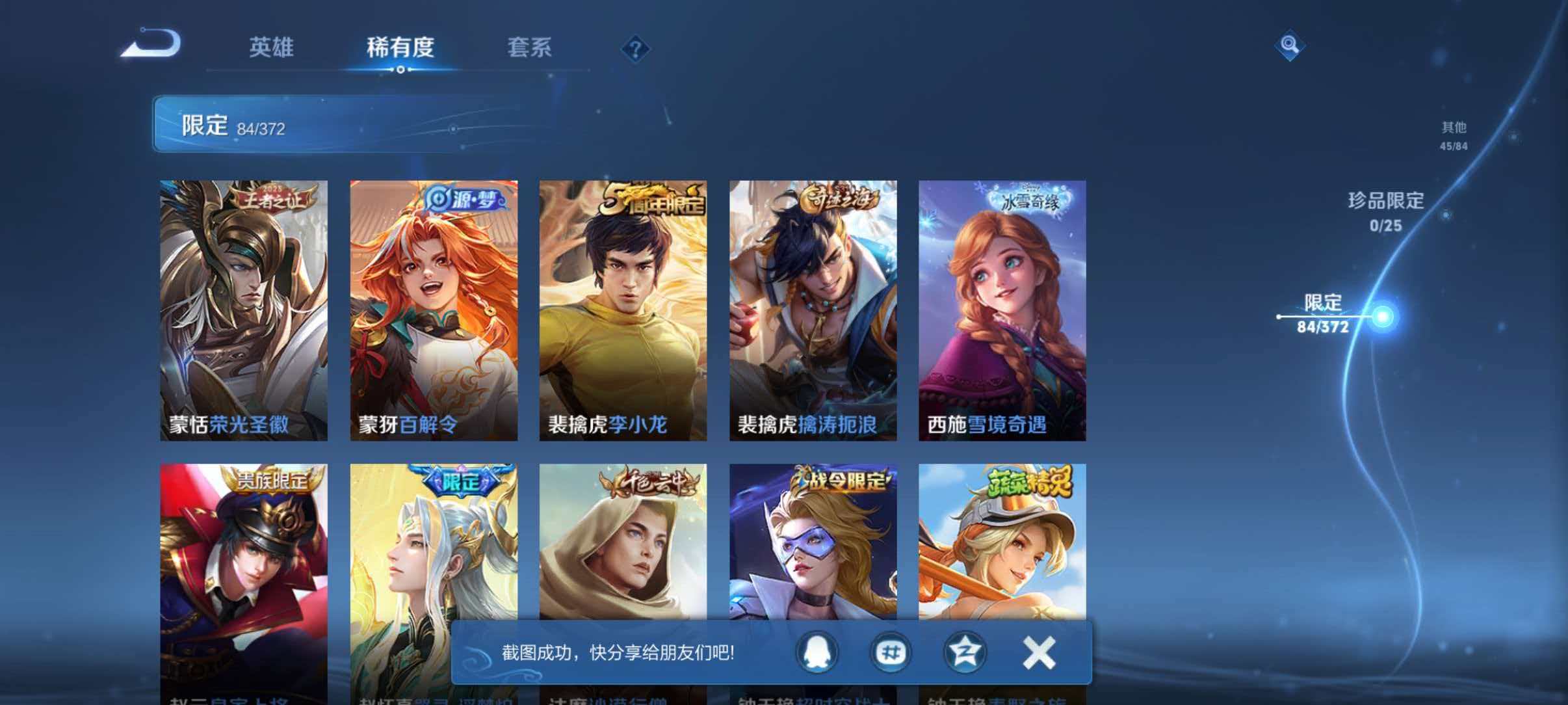Open help via the question mark icon
The height and width of the screenshot is (705, 1568).
(x=636, y=49)
